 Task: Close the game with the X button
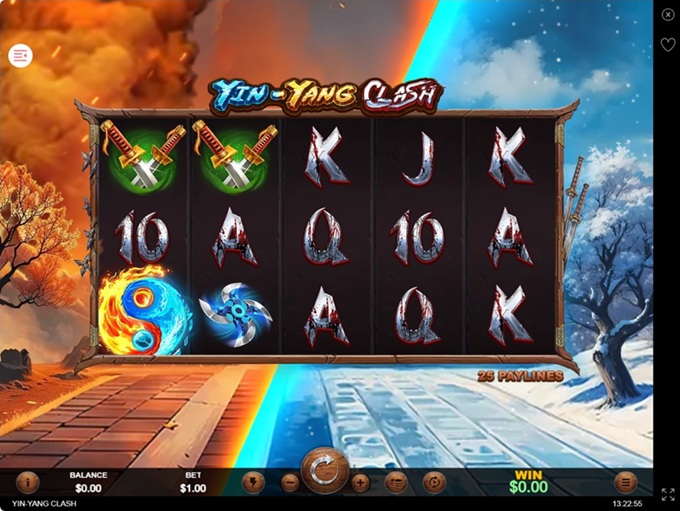click(667, 14)
